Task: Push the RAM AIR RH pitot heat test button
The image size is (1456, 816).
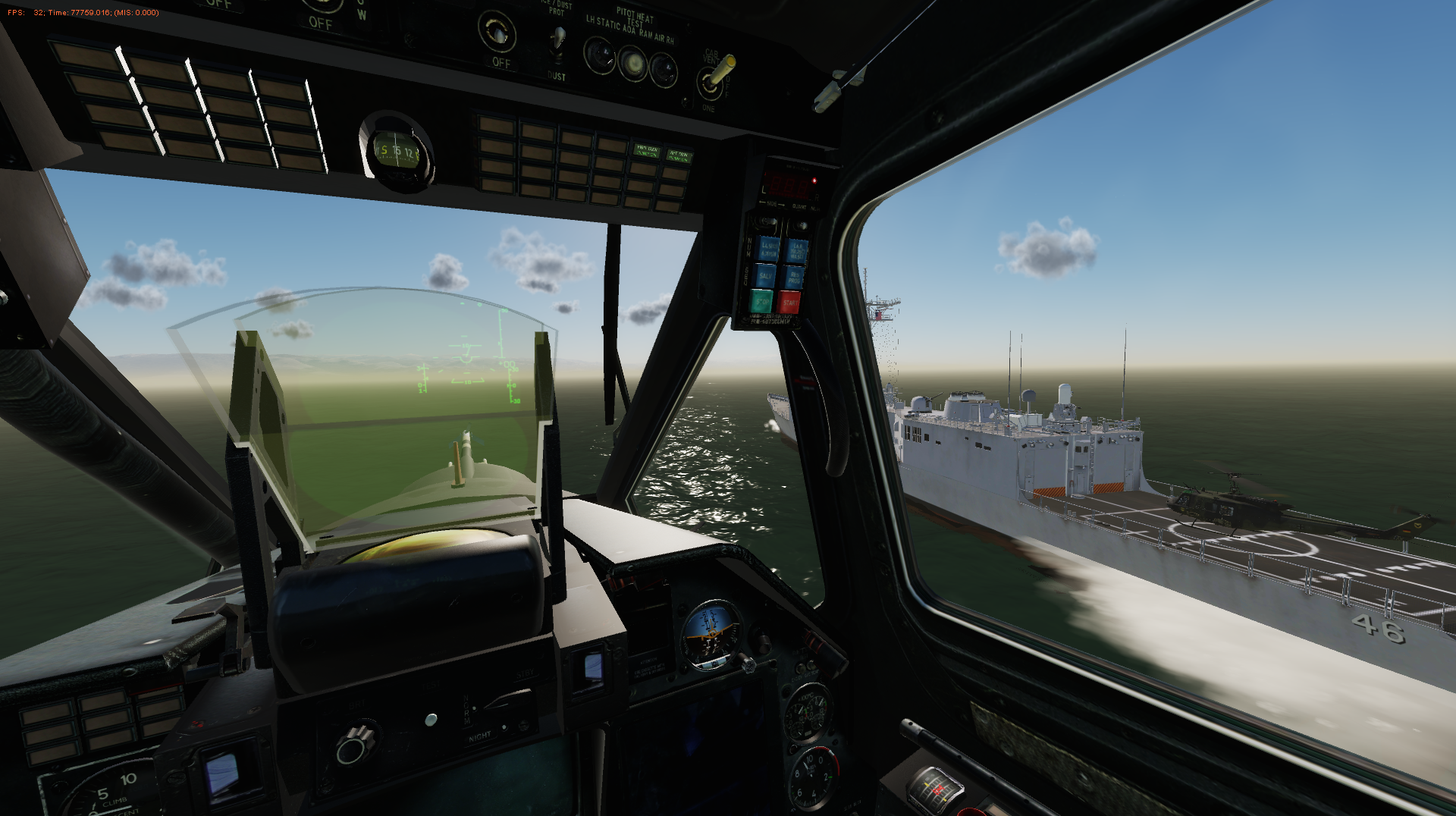Action: pos(664,70)
